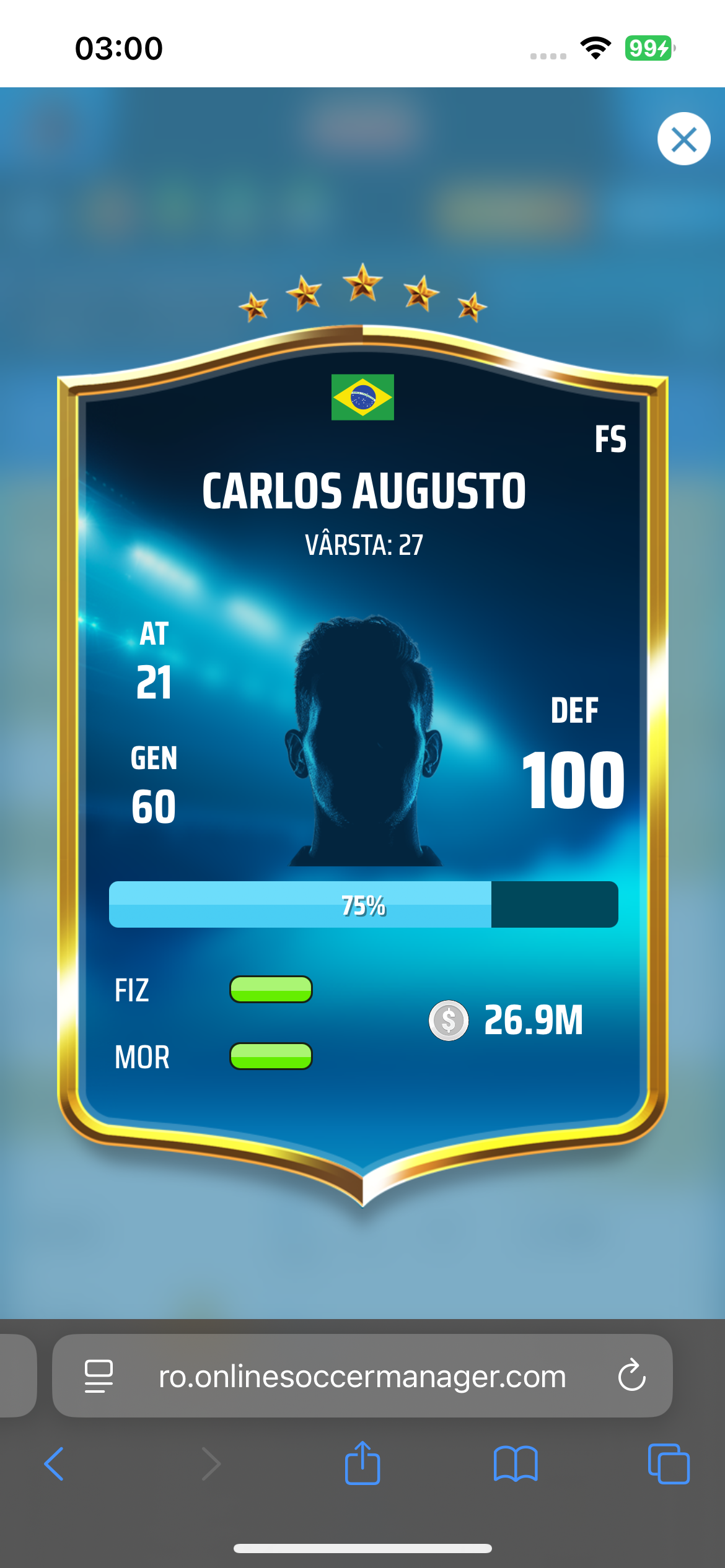This screenshot has height=1568, width=725.
Task: Show all open browser tabs
Action: pos(668,1464)
